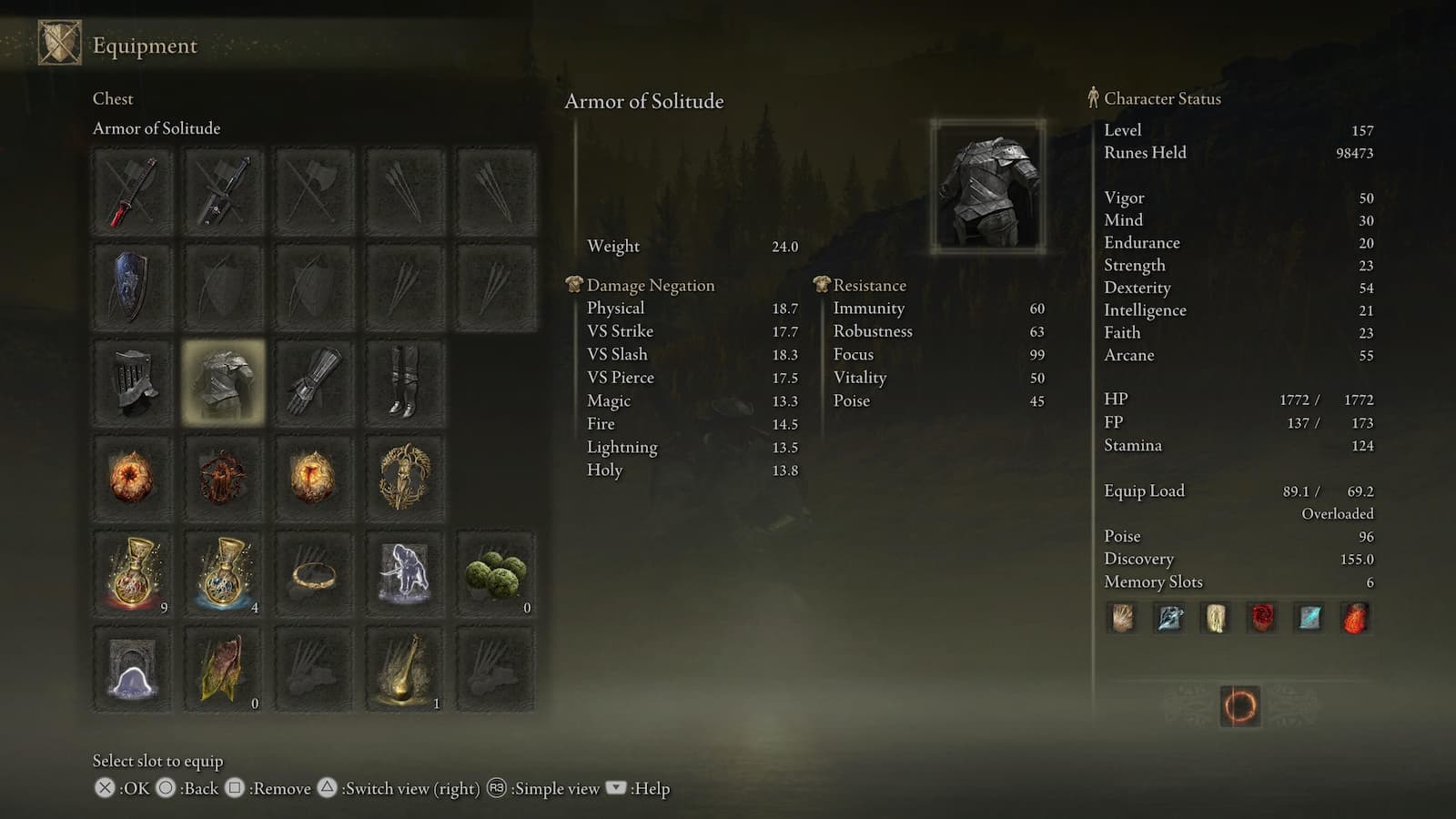Select the golden ring quick item

pyautogui.click(x=314, y=573)
